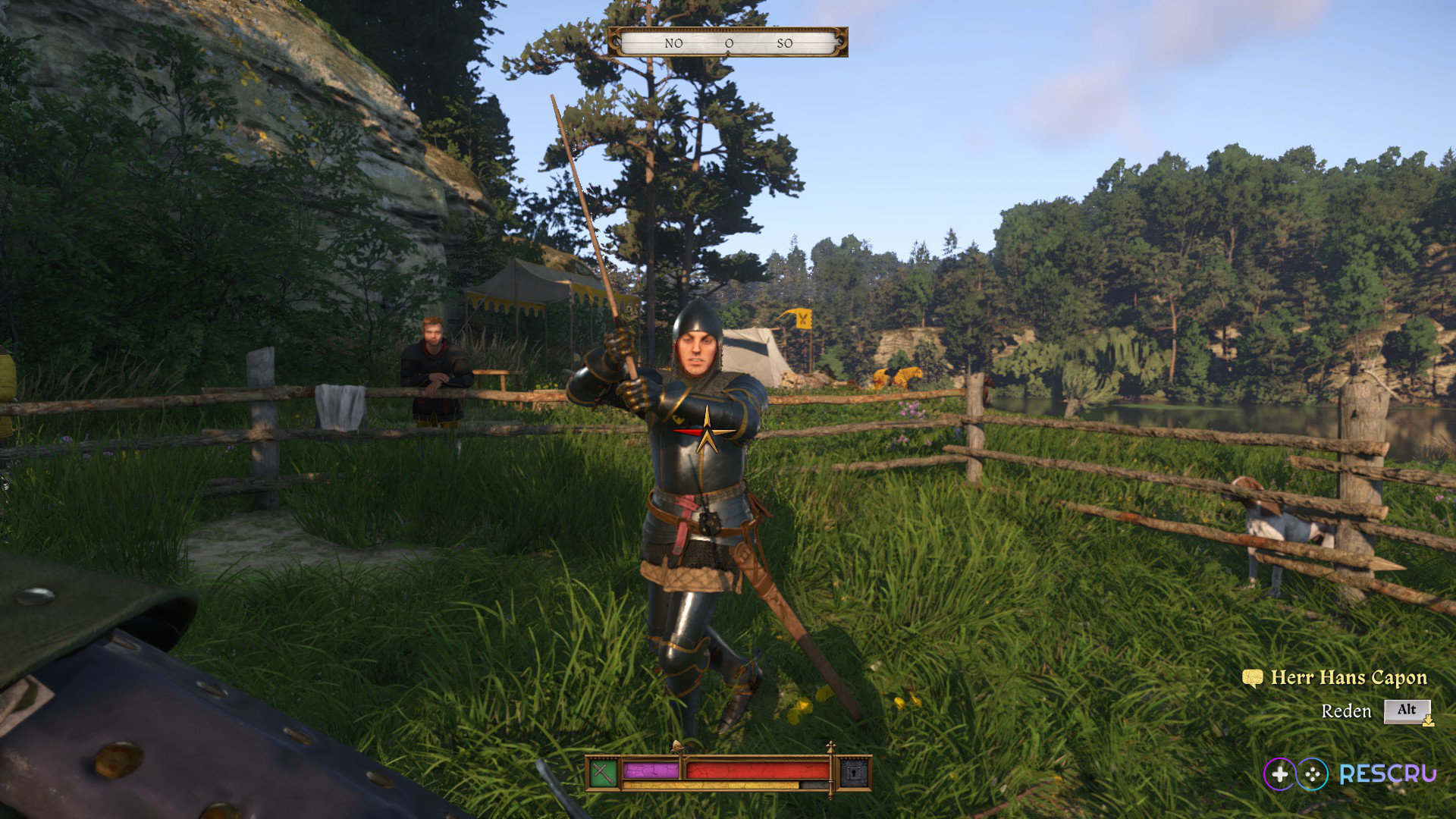1456x819 pixels.
Task: Click the gold star combat reticle
Action: tap(707, 432)
